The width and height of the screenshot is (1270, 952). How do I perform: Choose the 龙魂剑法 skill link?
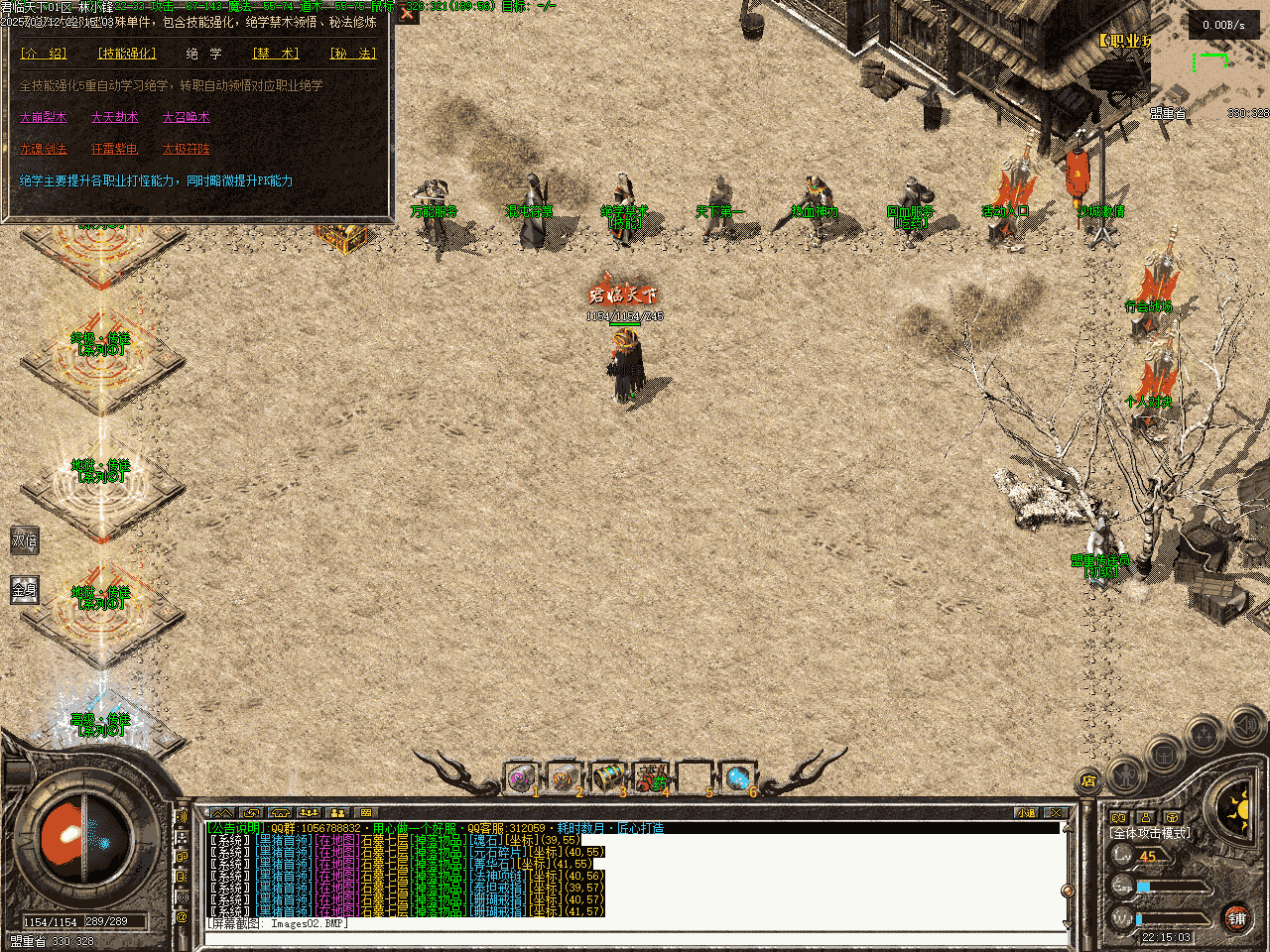coord(44,149)
